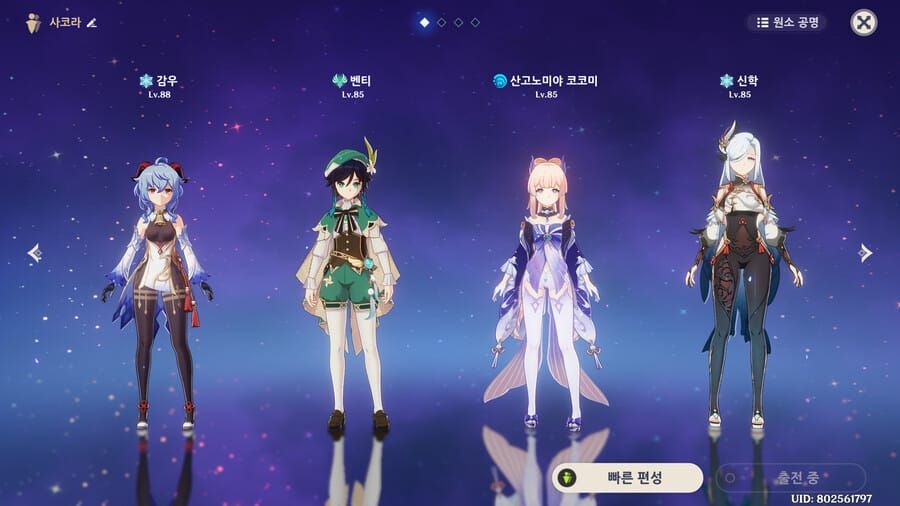Go to the previous party with left arrow

(x=34, y=253)
